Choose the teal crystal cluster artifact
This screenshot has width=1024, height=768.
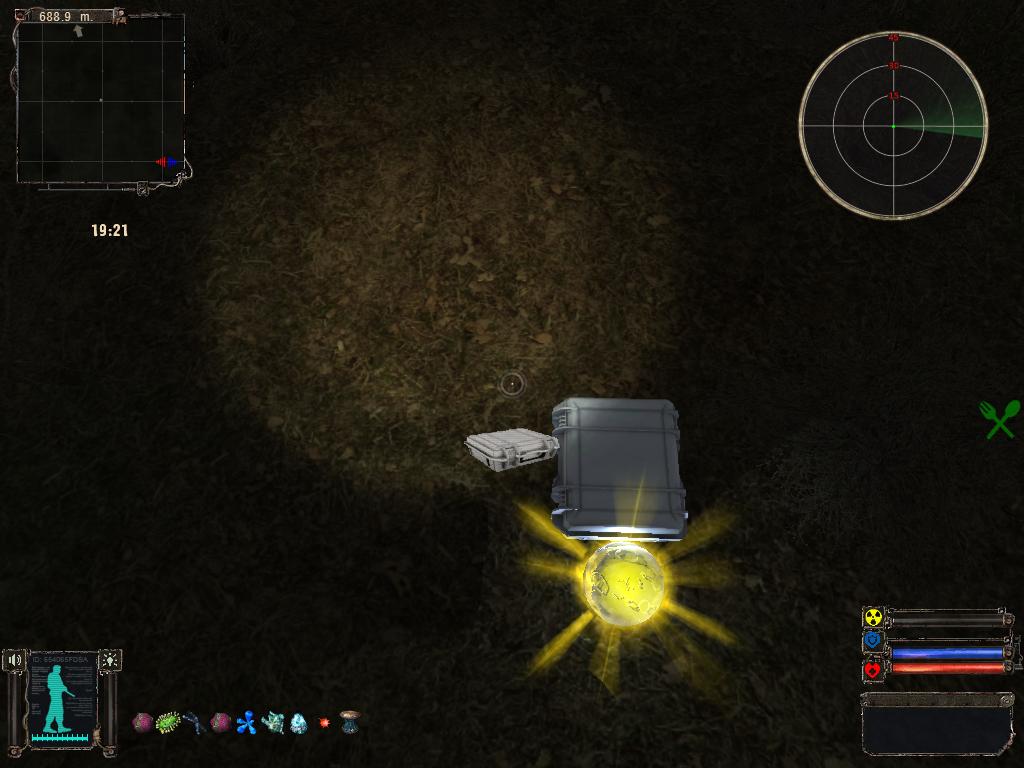(272, 722)
